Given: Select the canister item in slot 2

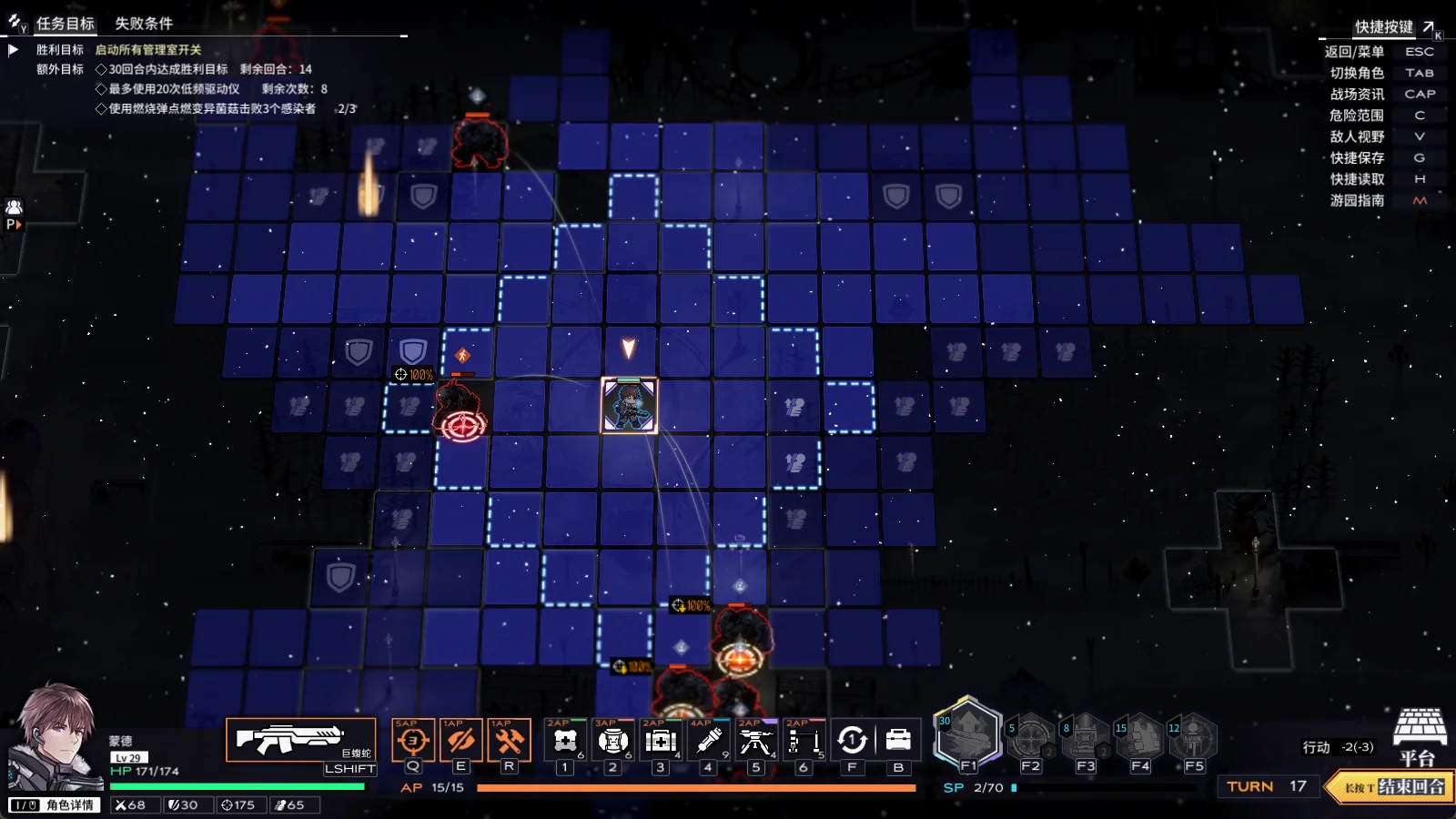Looking at the screenshot, I should 612,742.
